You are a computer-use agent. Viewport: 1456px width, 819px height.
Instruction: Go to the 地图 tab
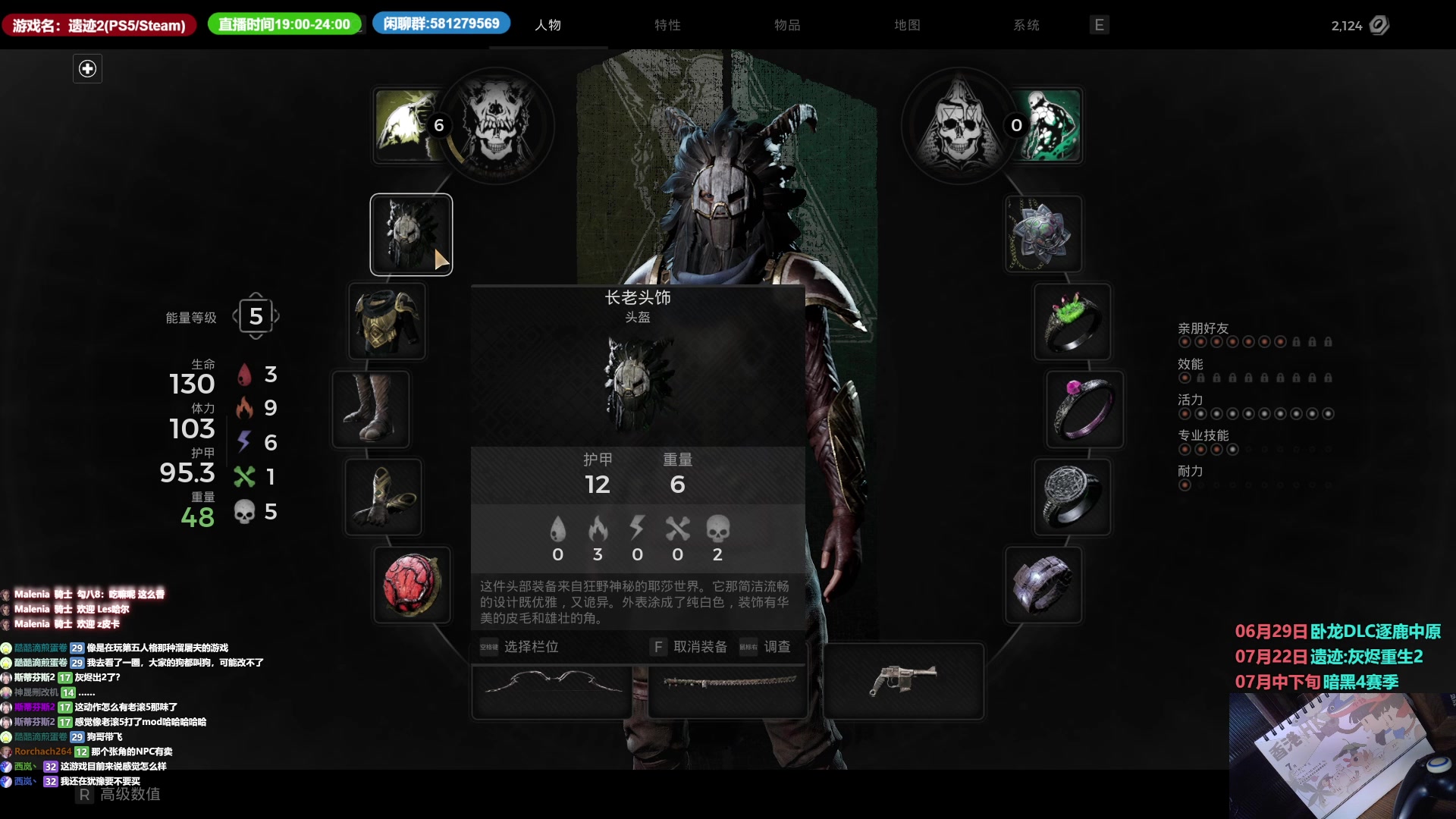907,25
